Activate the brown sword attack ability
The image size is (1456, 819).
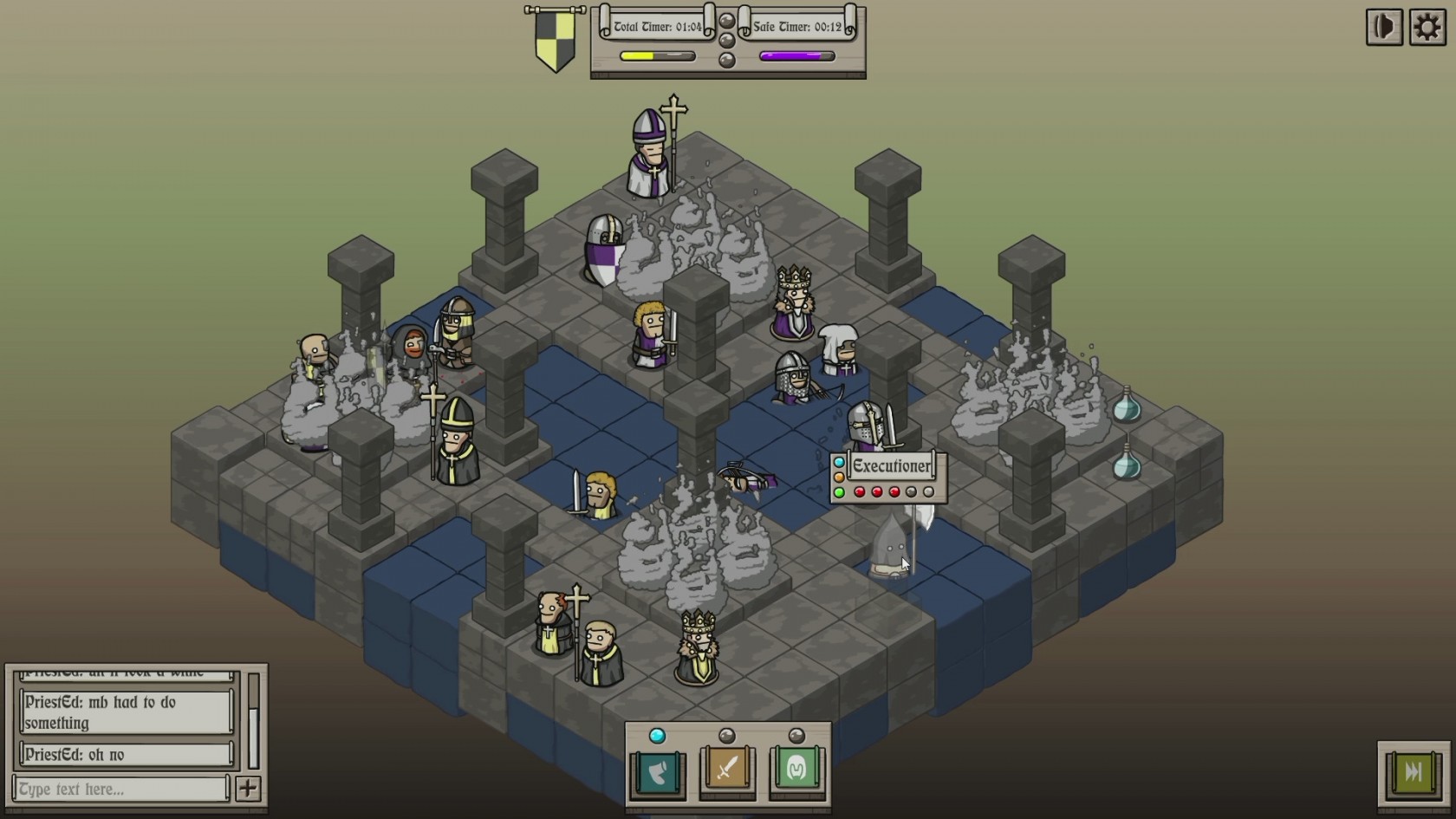[x=727, y=770]
